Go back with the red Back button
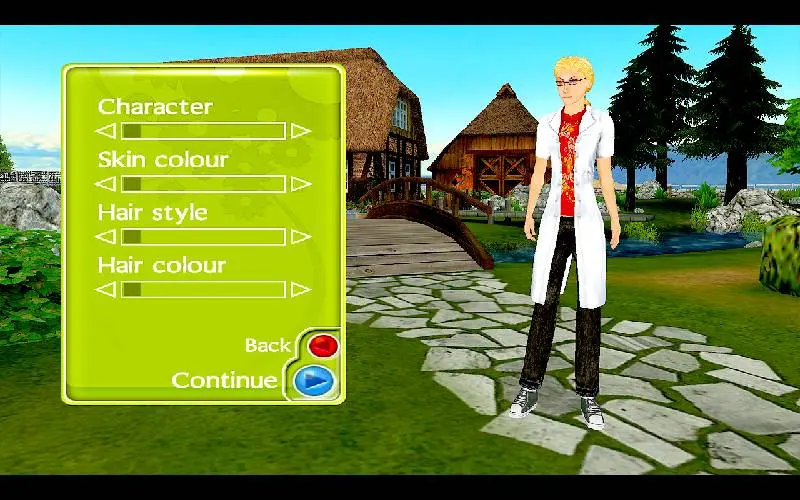Viewport: 800px width, 500px height. pos(323,346)
